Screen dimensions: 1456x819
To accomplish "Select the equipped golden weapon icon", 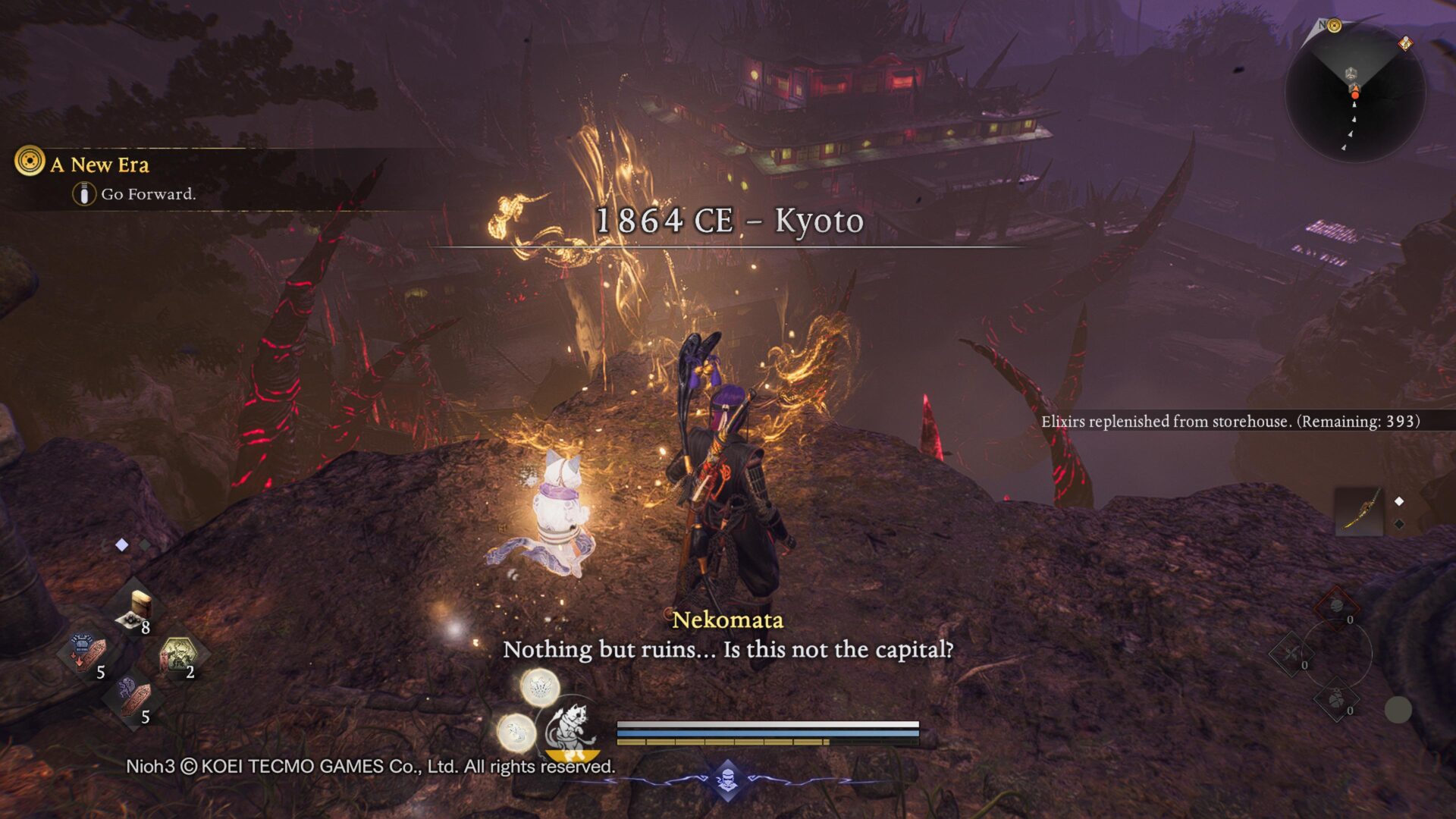I will point(1359,511).
